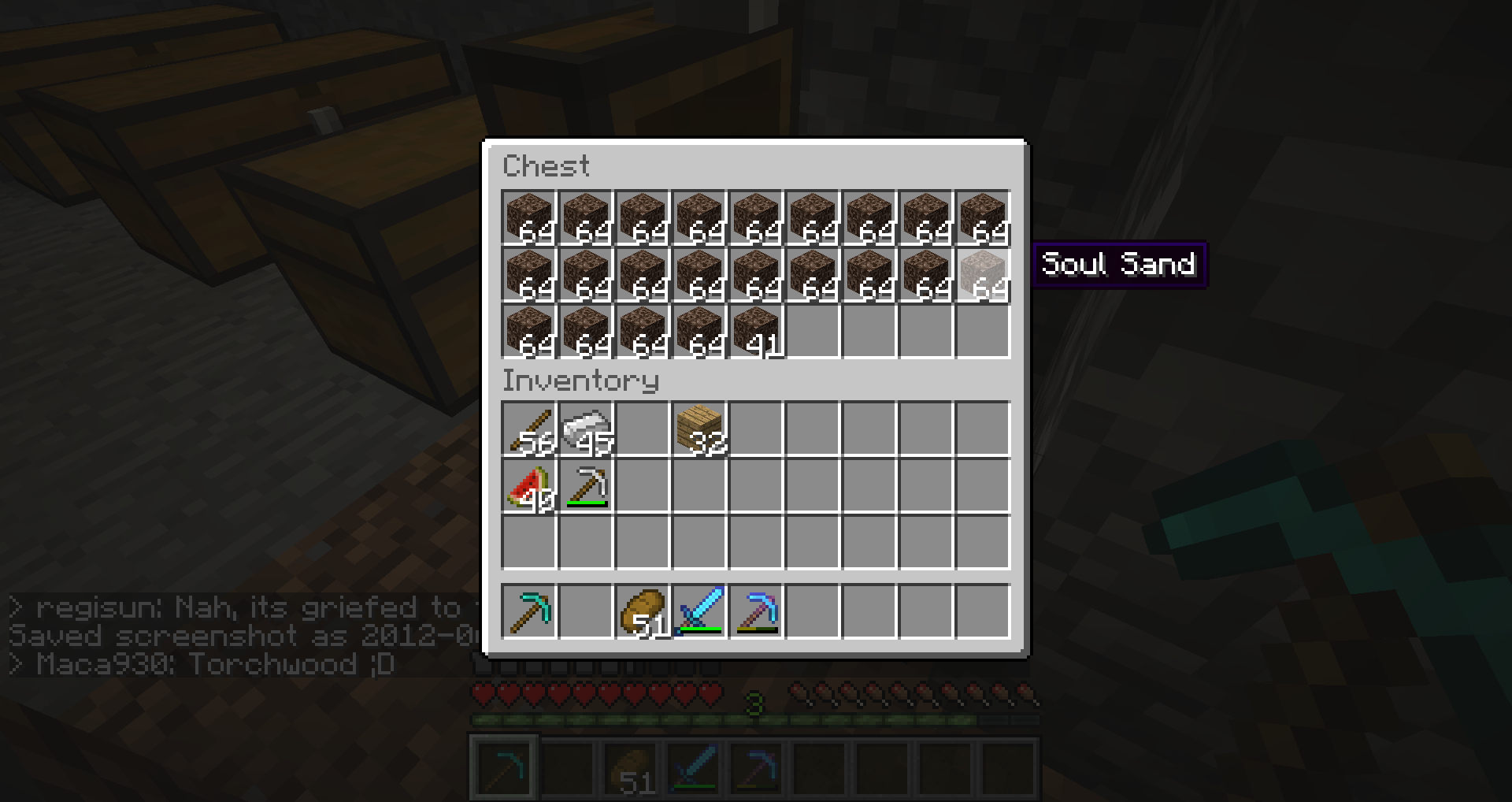This screenshot has width=1512, height=802.
Task: Grab the 45 iron ingots
Action: click(x=586, y=429)
